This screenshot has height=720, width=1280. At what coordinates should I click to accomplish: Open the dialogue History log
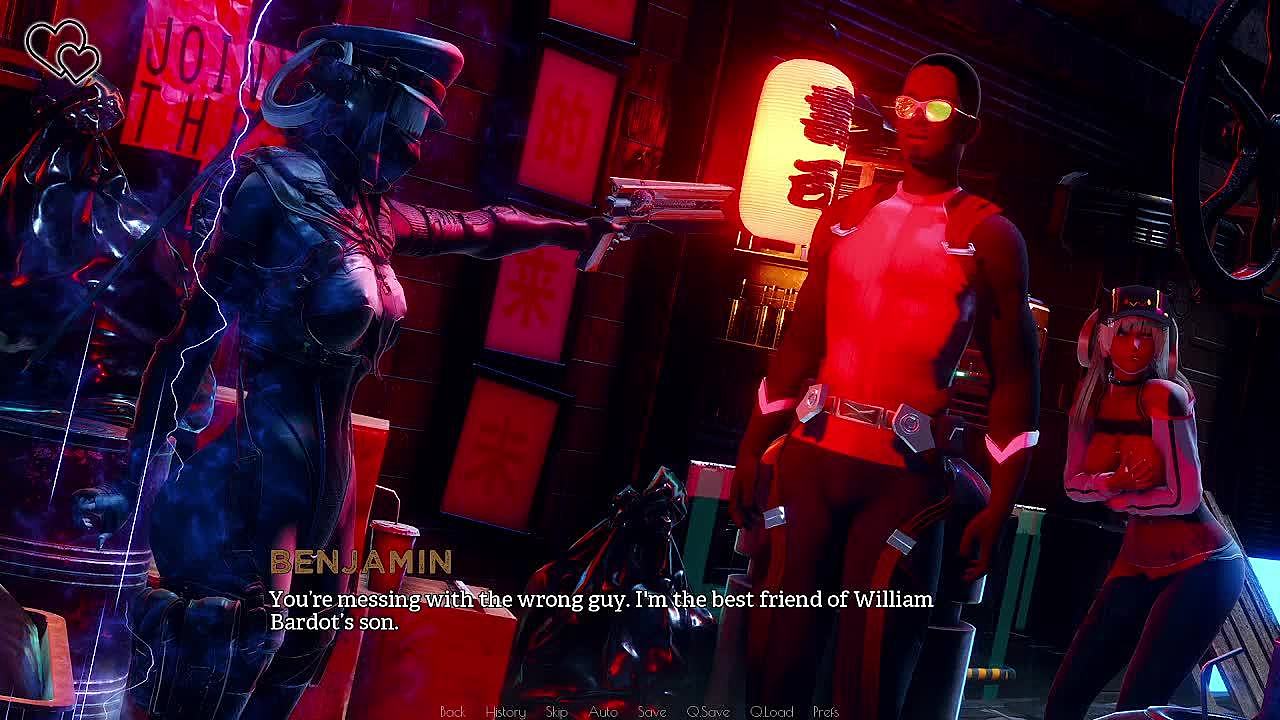point(505,712)
